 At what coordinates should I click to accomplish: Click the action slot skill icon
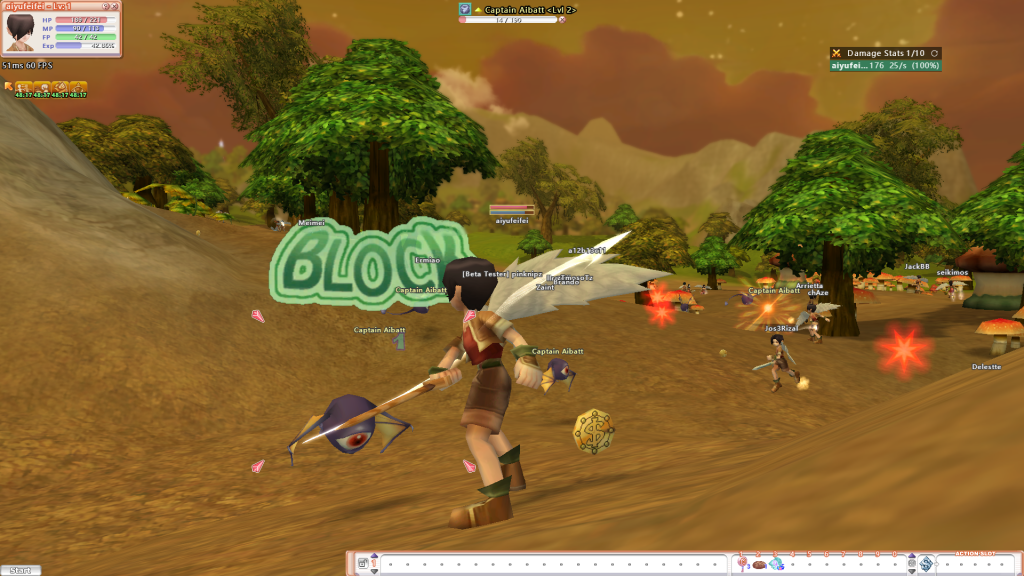tap(926, 564)
